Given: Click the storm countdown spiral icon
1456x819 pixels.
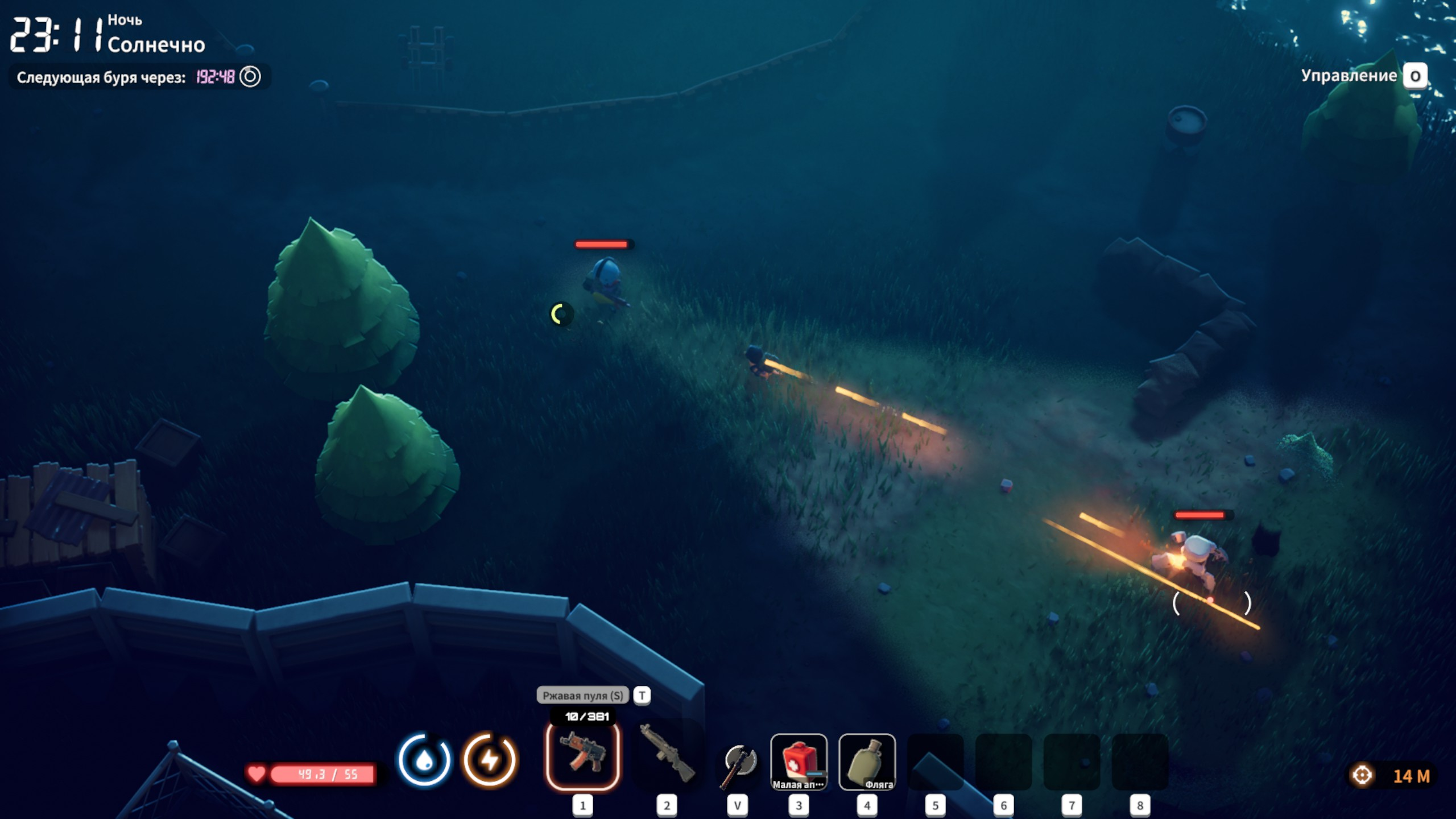Looking at the screenshot, I should (250, 77).
